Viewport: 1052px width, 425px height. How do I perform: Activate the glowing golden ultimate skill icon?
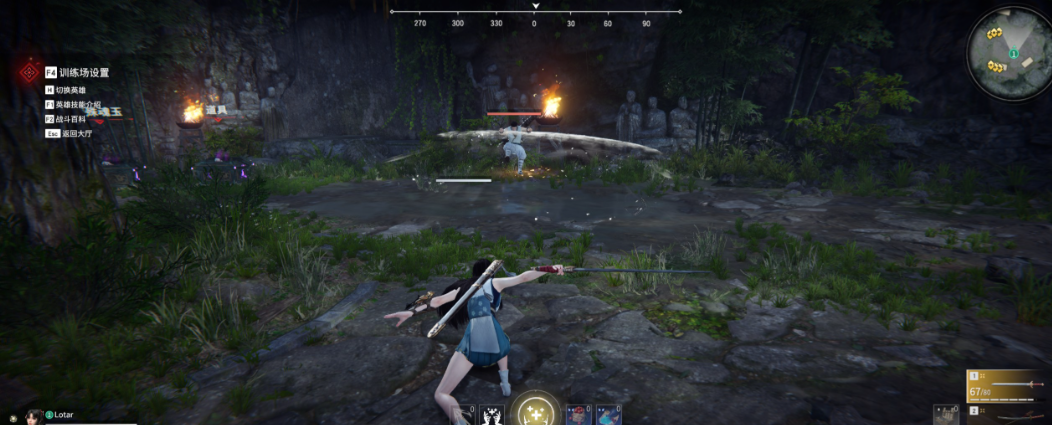[534, 410]
